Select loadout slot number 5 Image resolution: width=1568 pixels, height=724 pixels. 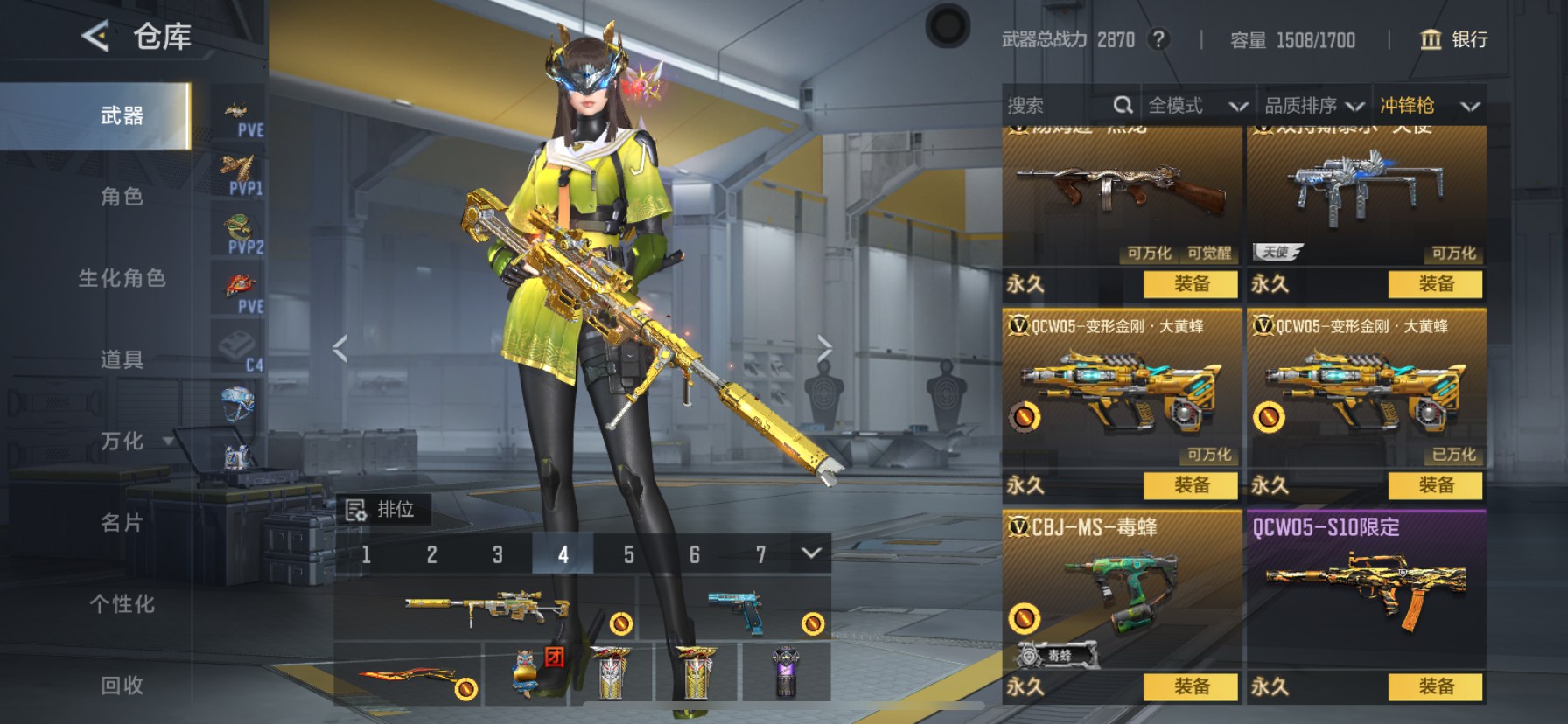coord(628,554)
